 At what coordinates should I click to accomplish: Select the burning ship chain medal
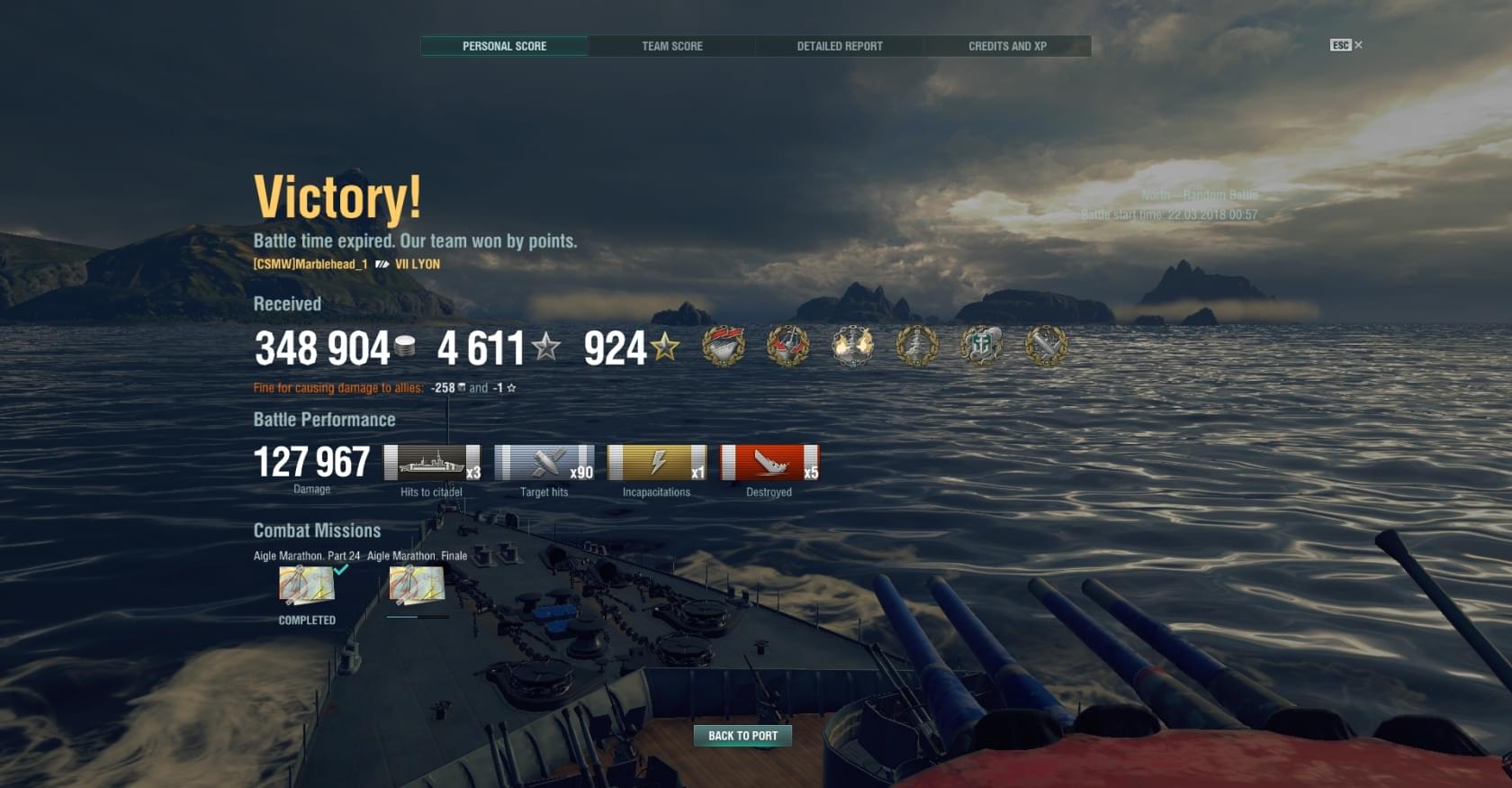click(x=852, y=346)
